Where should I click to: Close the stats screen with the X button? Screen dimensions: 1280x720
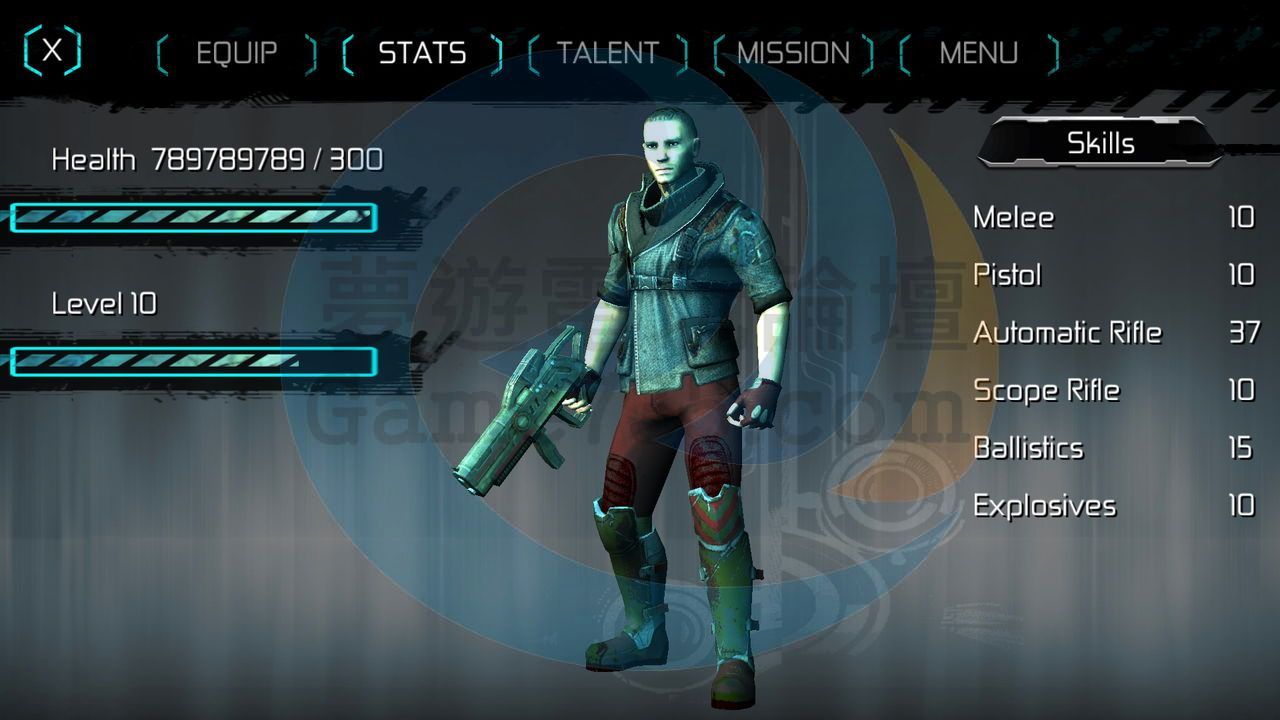tap(52, 51)
